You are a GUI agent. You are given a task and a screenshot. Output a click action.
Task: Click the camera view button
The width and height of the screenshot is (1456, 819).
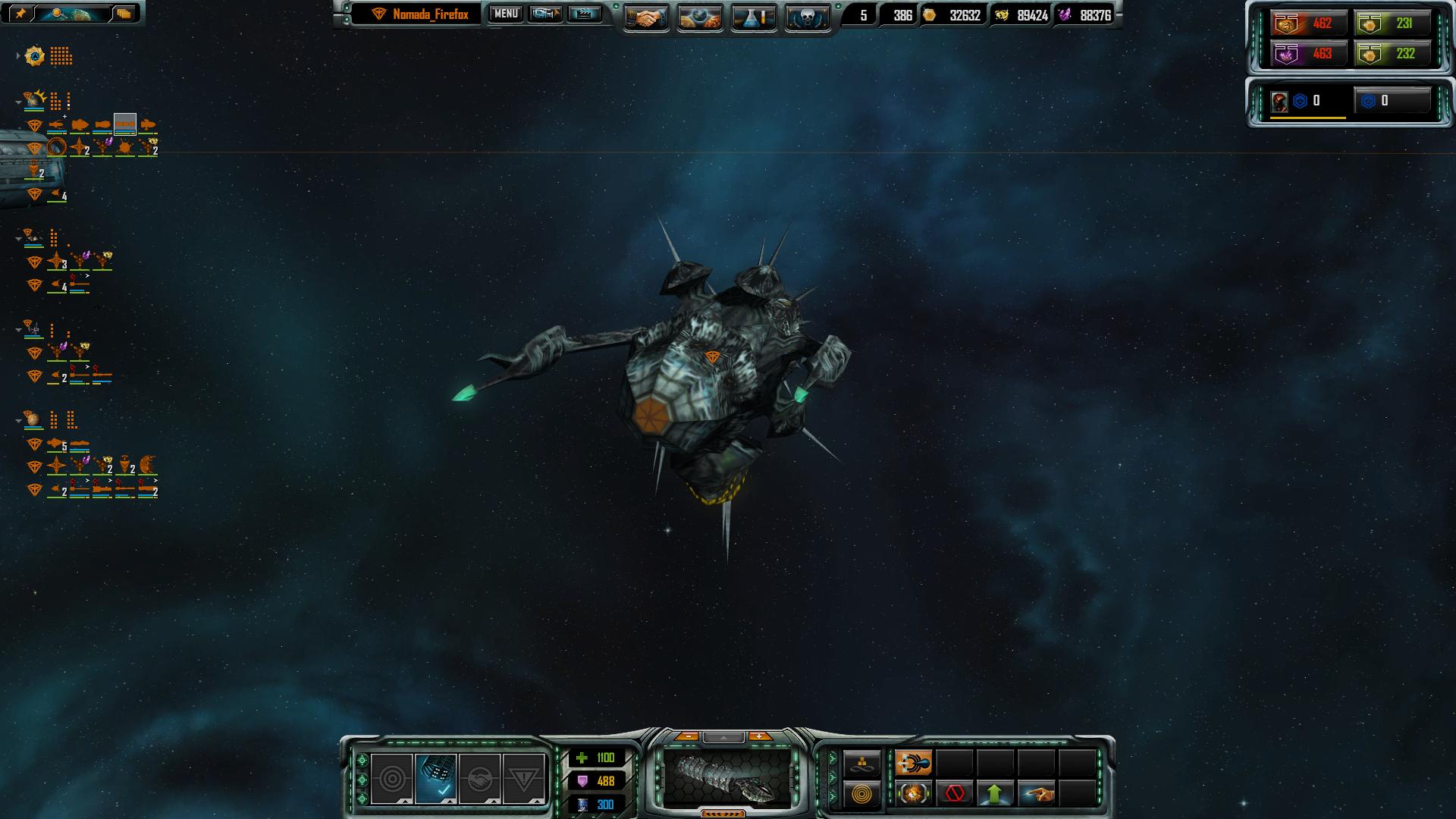point(544,14)
